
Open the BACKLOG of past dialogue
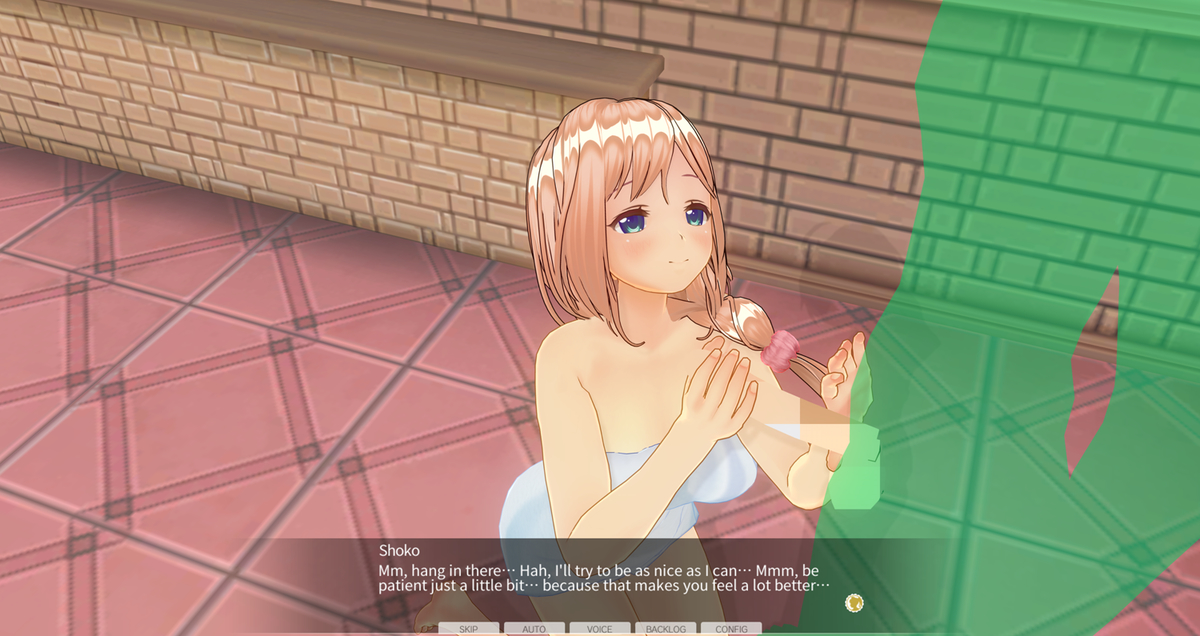pos(665,629)
